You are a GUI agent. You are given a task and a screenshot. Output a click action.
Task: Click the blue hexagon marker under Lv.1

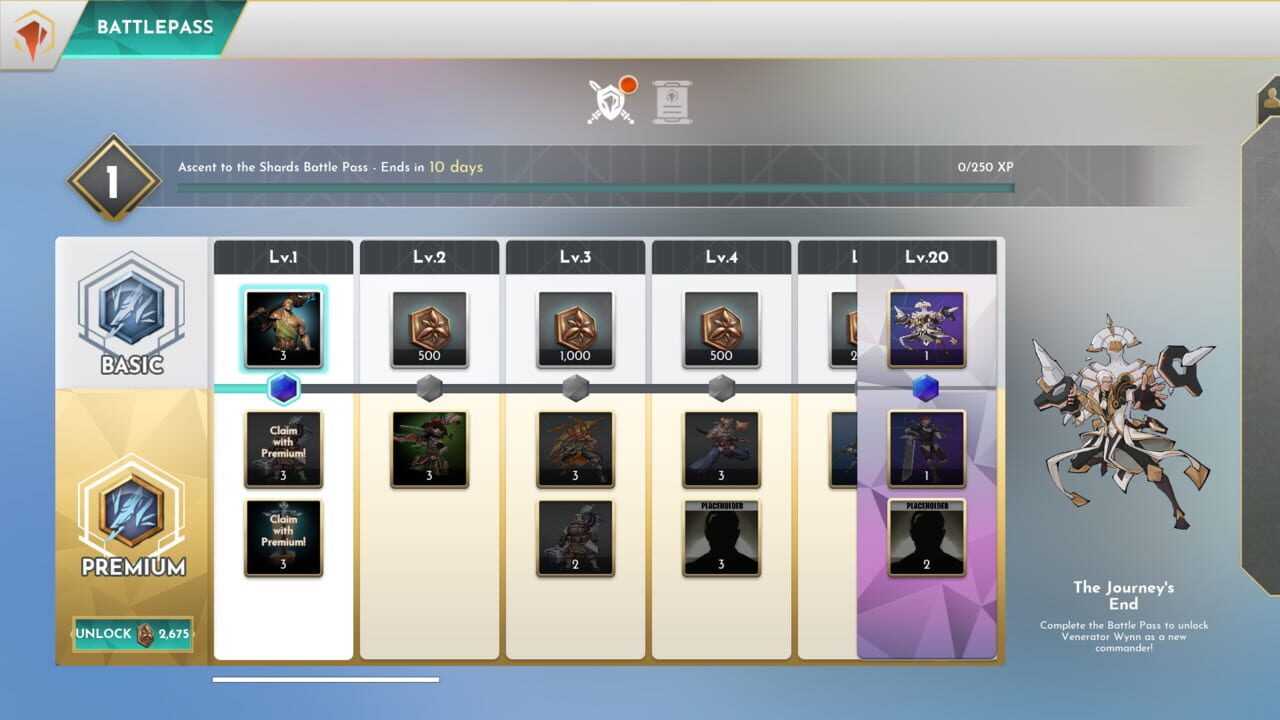283,390
